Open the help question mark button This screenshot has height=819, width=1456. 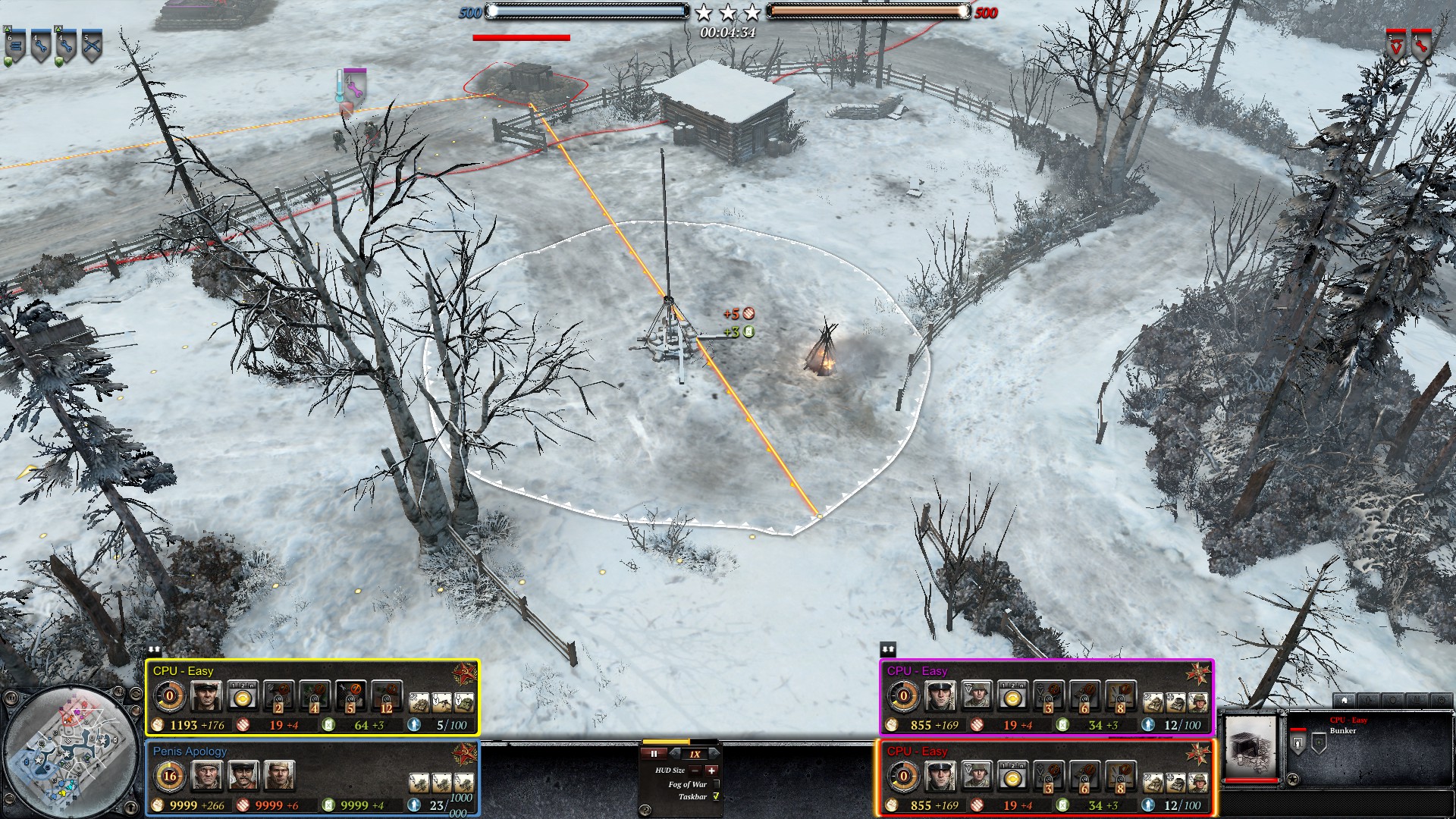pyautogui.click(x=645, y=809)
